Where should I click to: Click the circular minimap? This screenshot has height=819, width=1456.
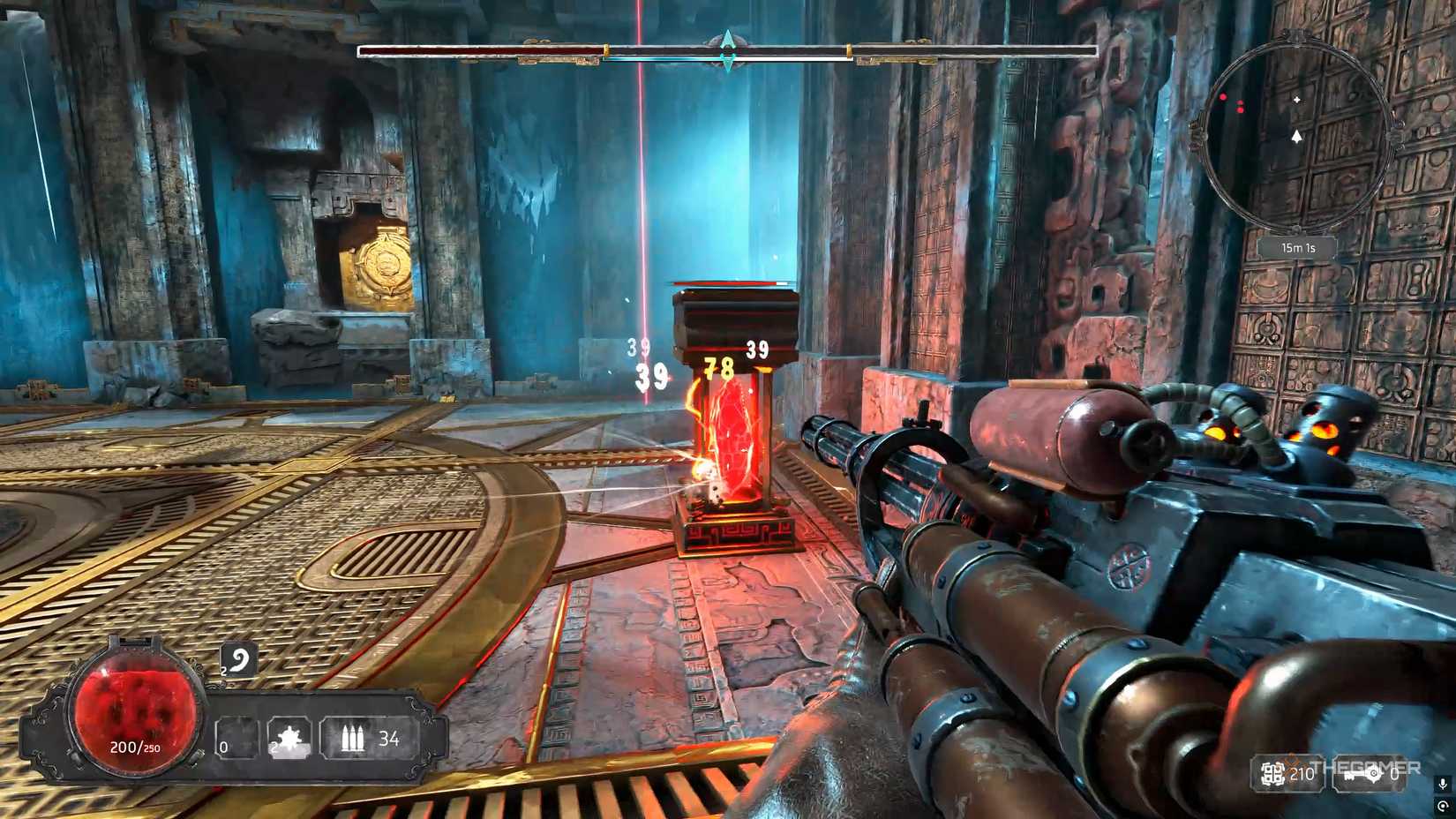click(x=1296, y=124)
